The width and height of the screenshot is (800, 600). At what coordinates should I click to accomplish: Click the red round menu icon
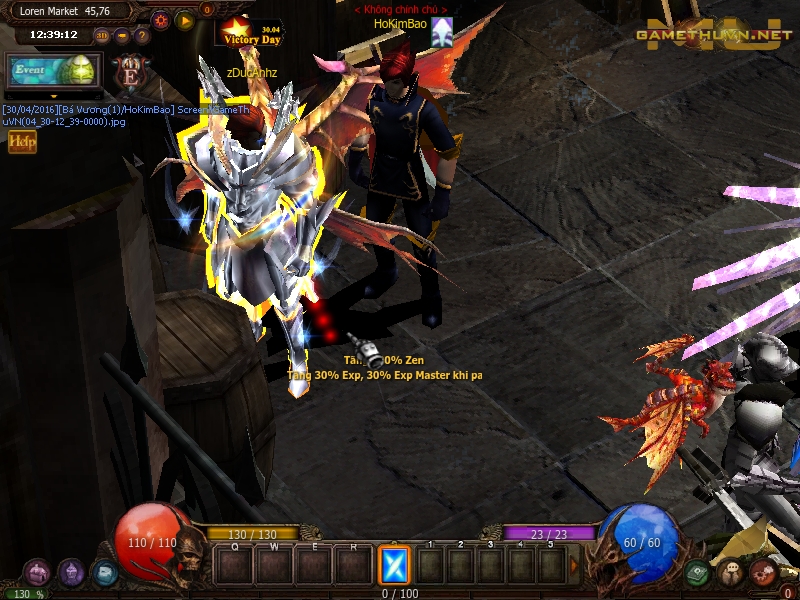[x=764, y=572]
